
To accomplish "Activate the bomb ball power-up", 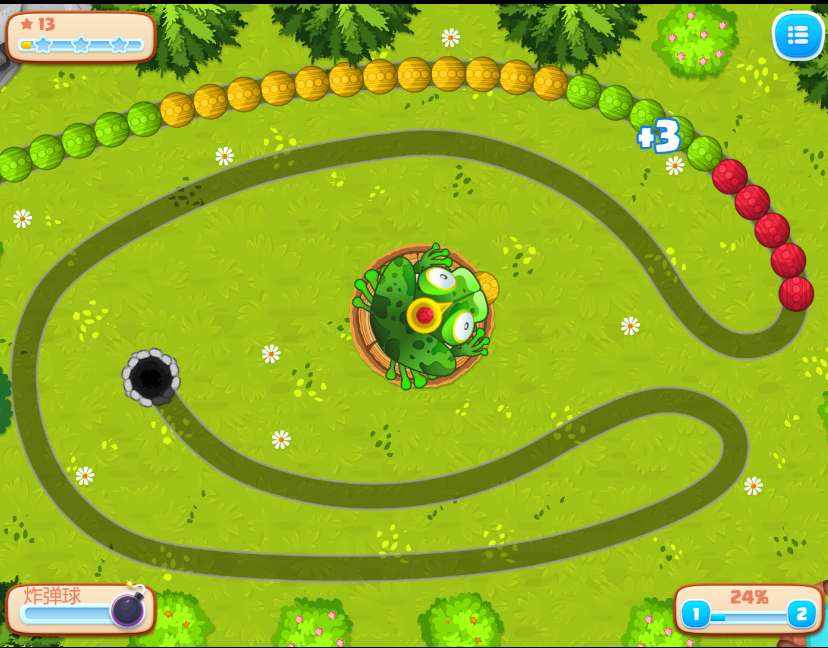I will click(127, 608).
